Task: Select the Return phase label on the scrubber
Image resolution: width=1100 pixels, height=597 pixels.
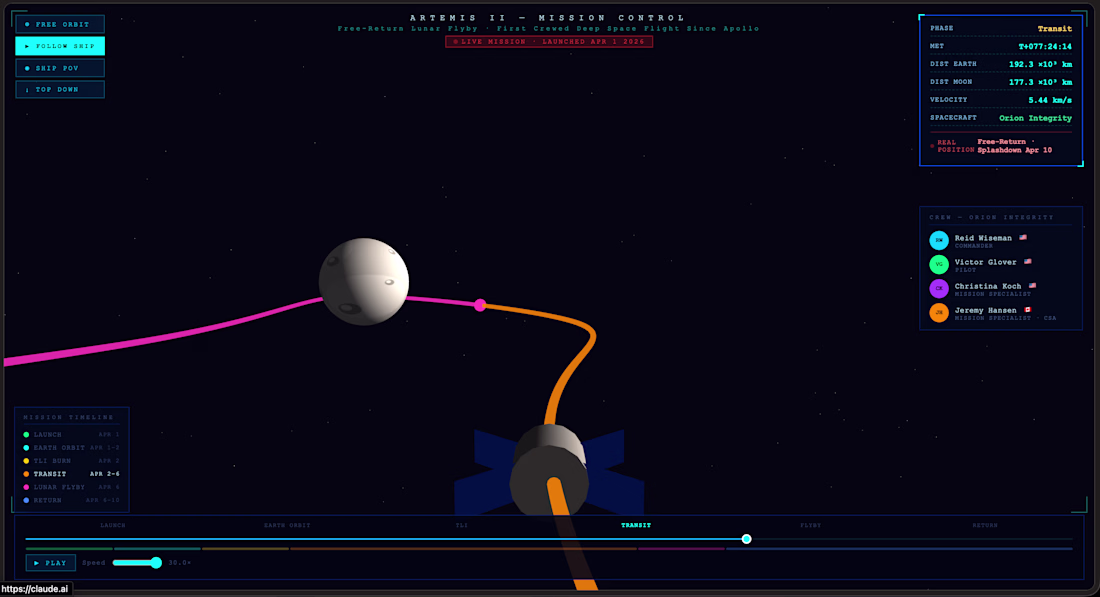Action: tap(985, 525)
